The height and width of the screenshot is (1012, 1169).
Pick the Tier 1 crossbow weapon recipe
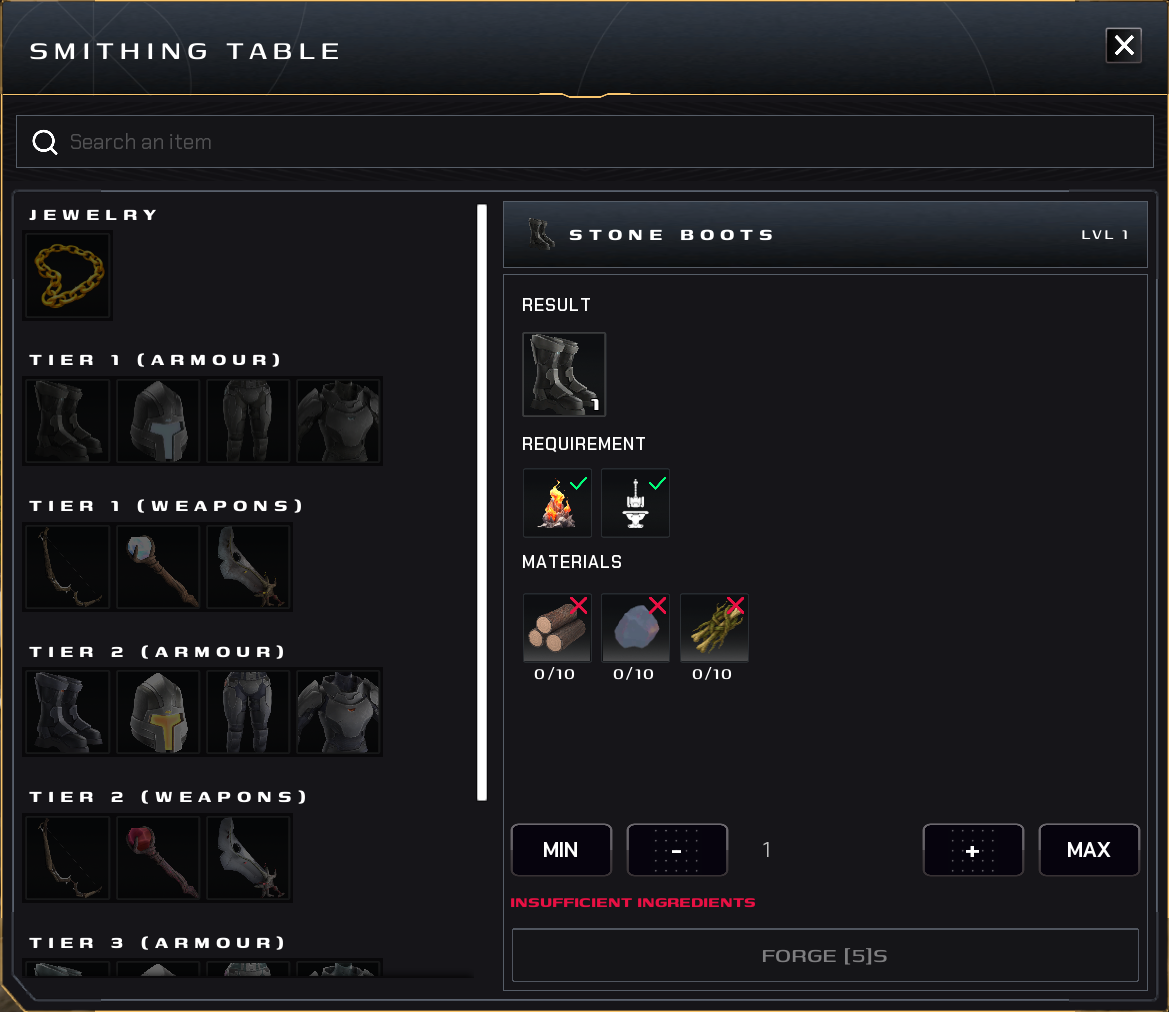248,567
